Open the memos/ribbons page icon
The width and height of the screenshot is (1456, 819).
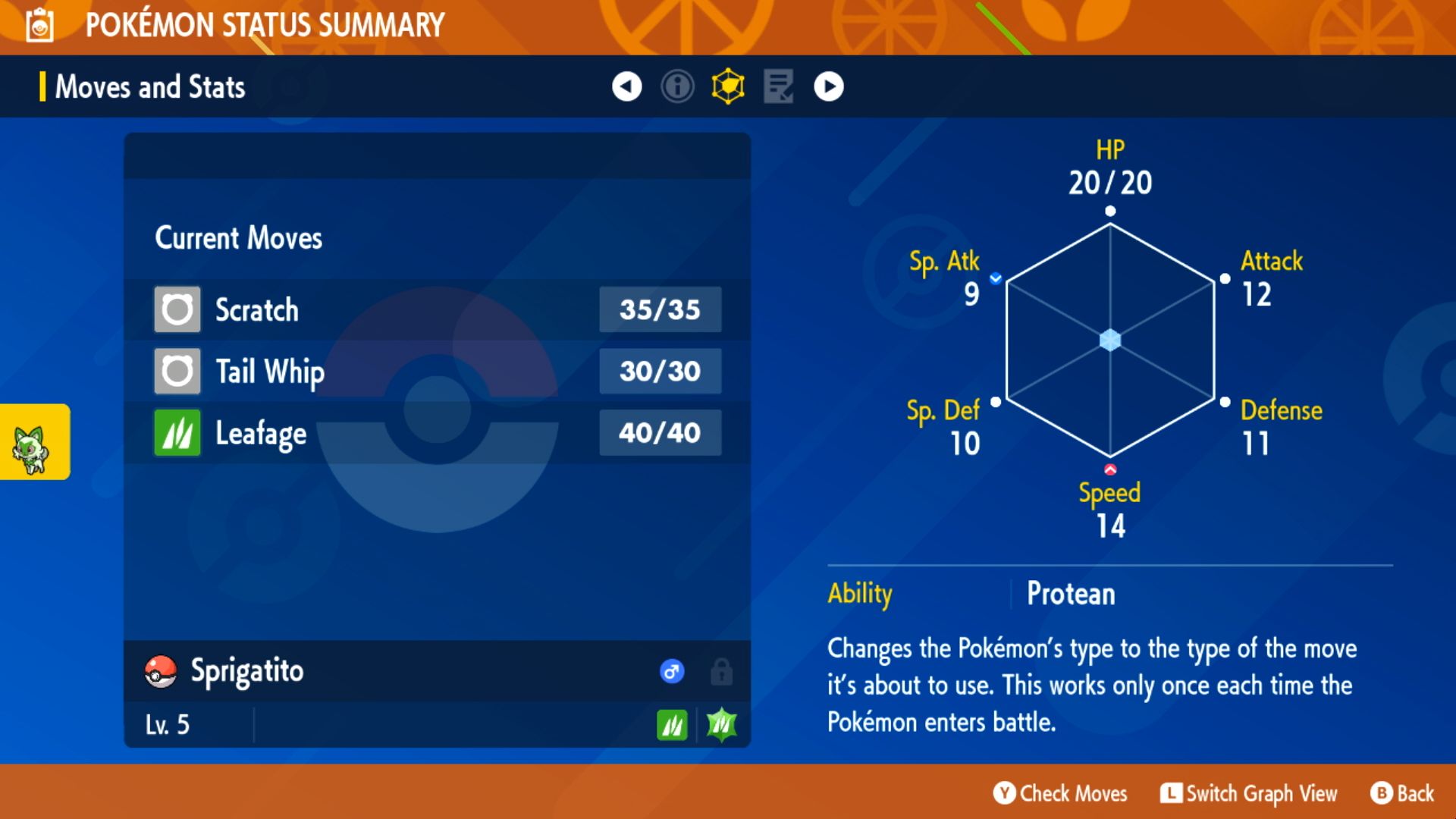(778, 86)
